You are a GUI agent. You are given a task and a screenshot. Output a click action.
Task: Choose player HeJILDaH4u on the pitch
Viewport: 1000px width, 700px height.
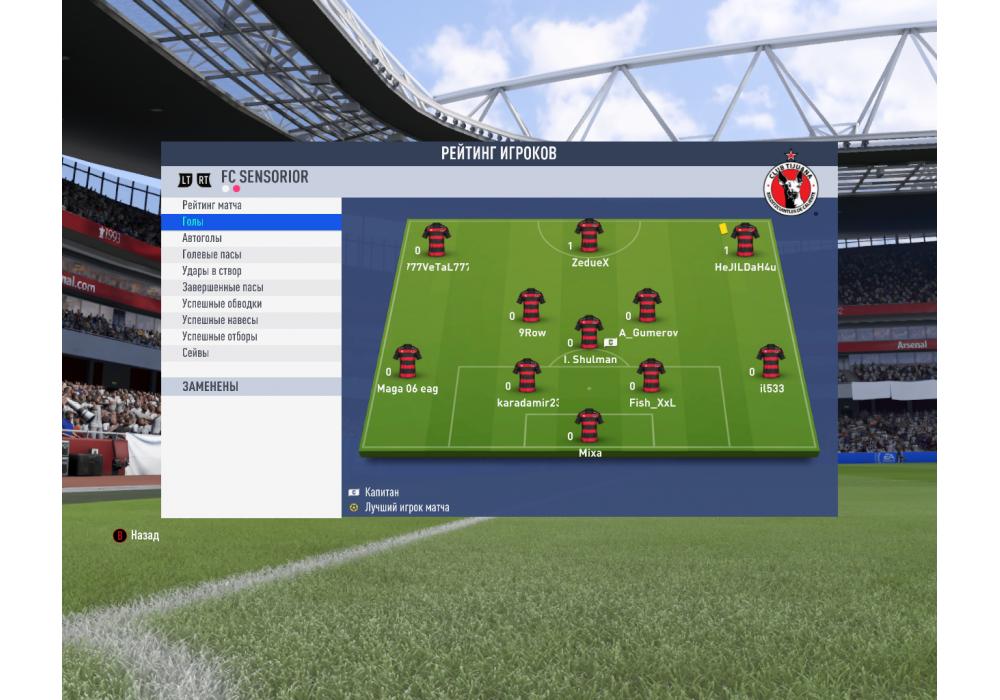point(743,241)
